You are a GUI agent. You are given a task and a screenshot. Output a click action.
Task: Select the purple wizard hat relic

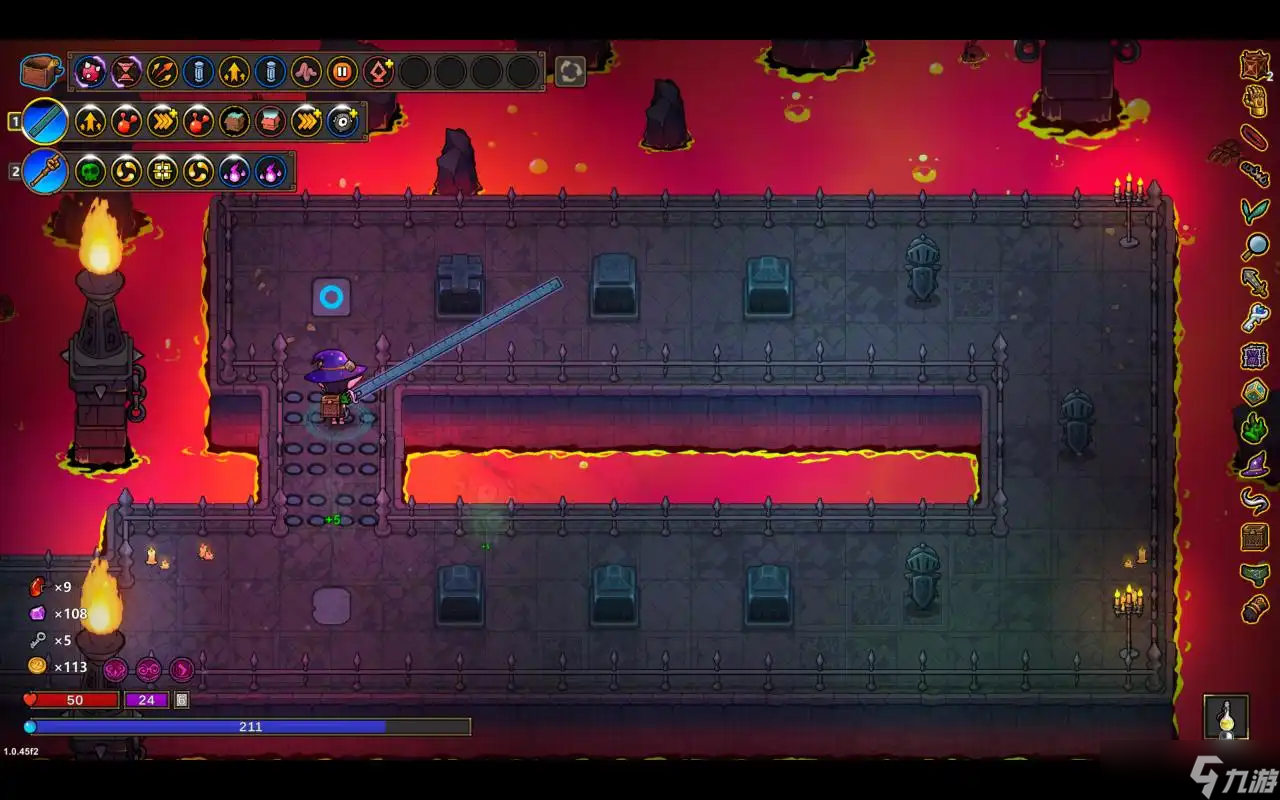[x=1255, y=463]
